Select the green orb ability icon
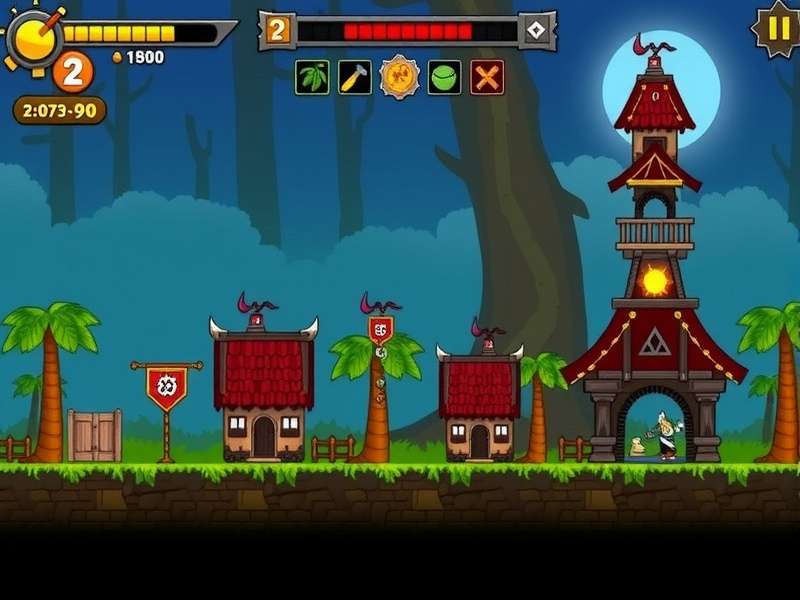The image size is (800, 600). click(444, 77)
